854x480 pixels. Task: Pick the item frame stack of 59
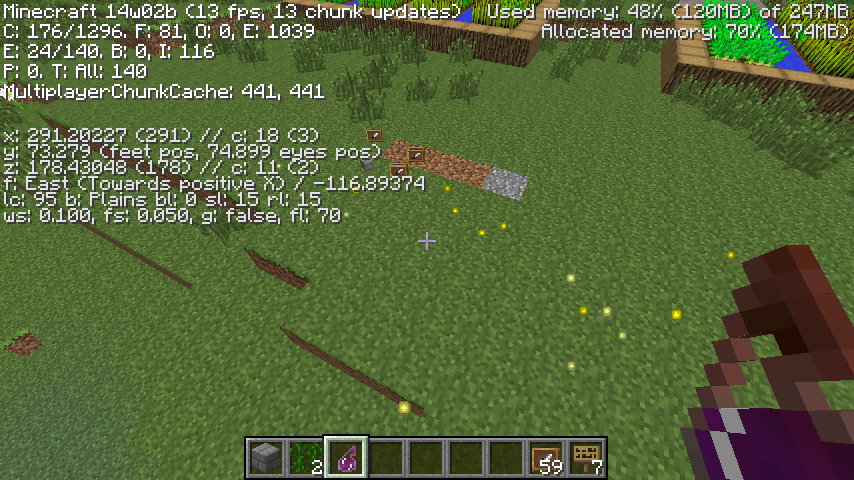547,458
